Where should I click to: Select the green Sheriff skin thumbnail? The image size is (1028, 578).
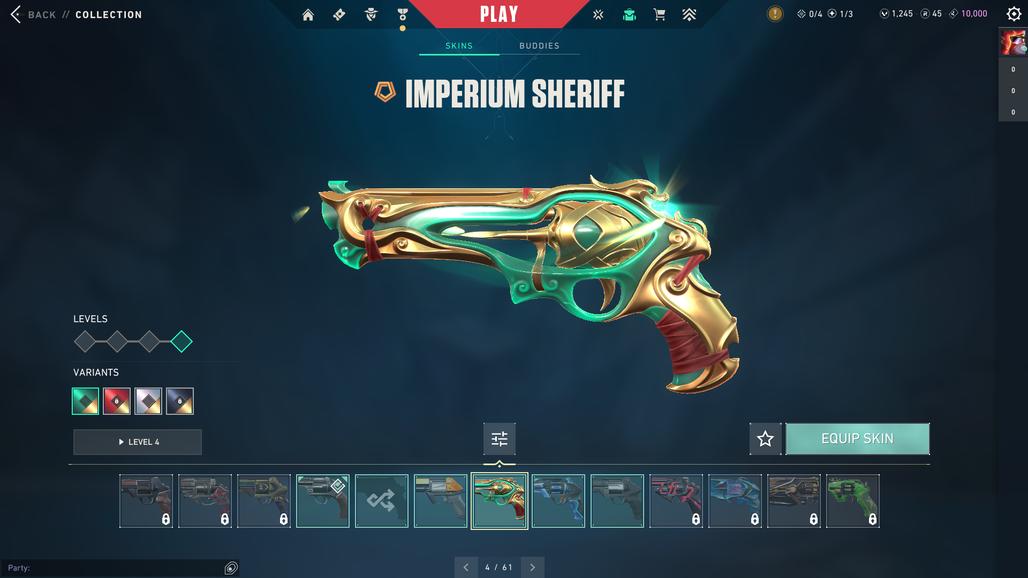pos(853,501)
